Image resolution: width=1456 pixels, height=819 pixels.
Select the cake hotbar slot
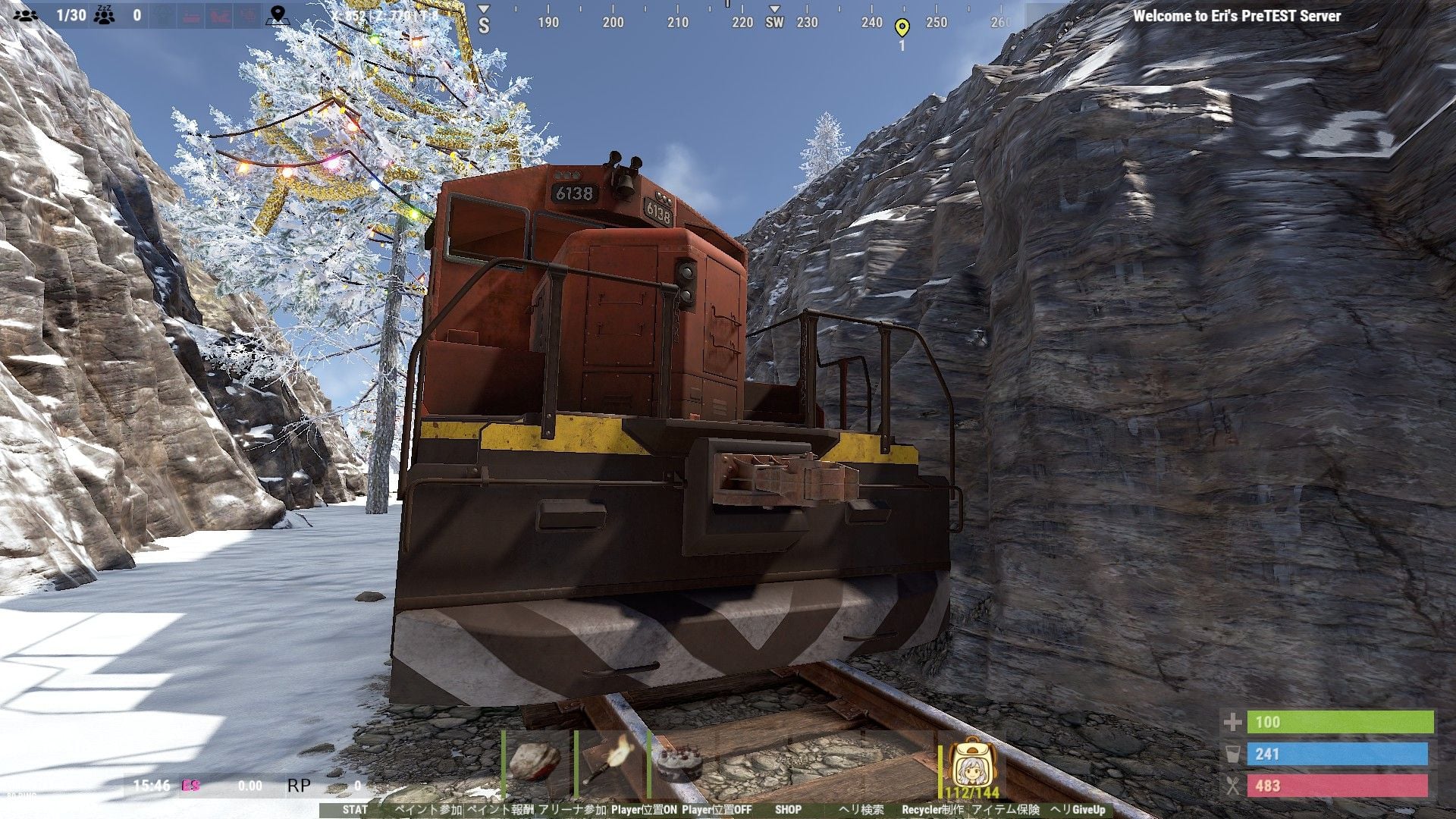tap(680, 761)
